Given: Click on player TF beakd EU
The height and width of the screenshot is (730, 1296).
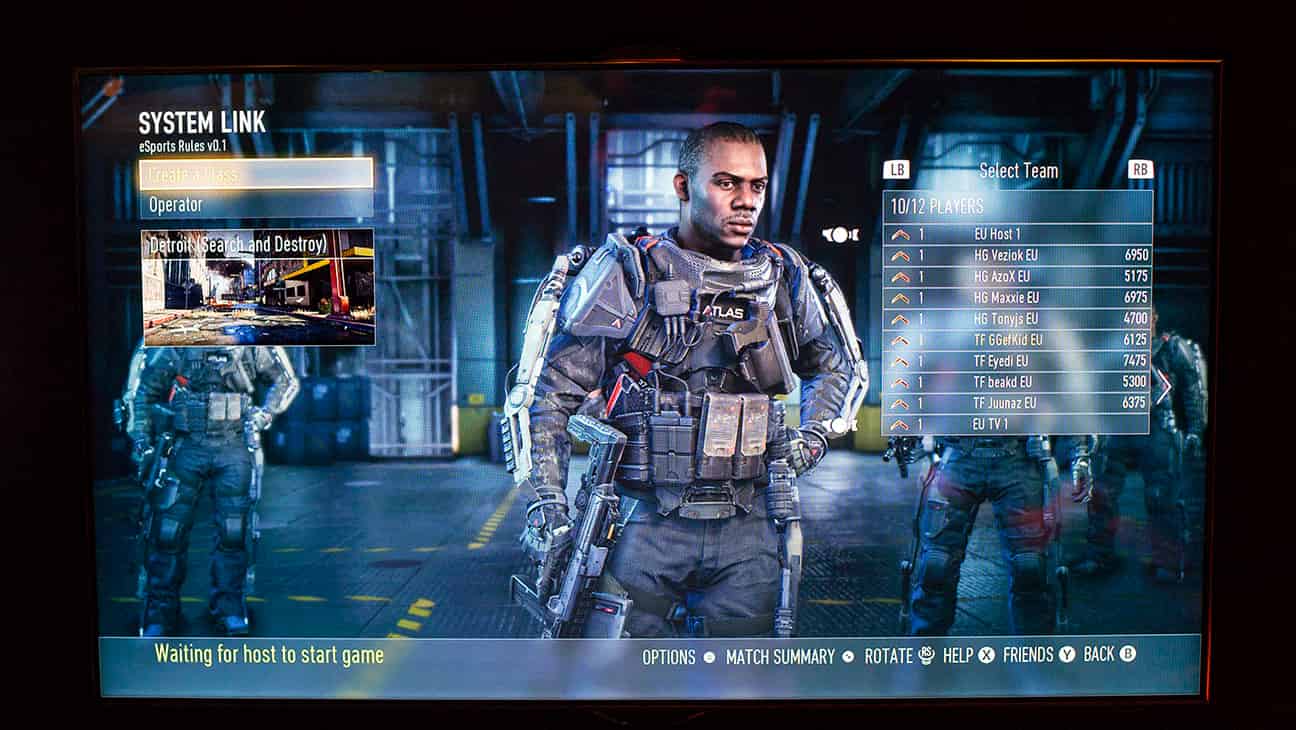Looking at the screenshot, I should click(1017, 382).
